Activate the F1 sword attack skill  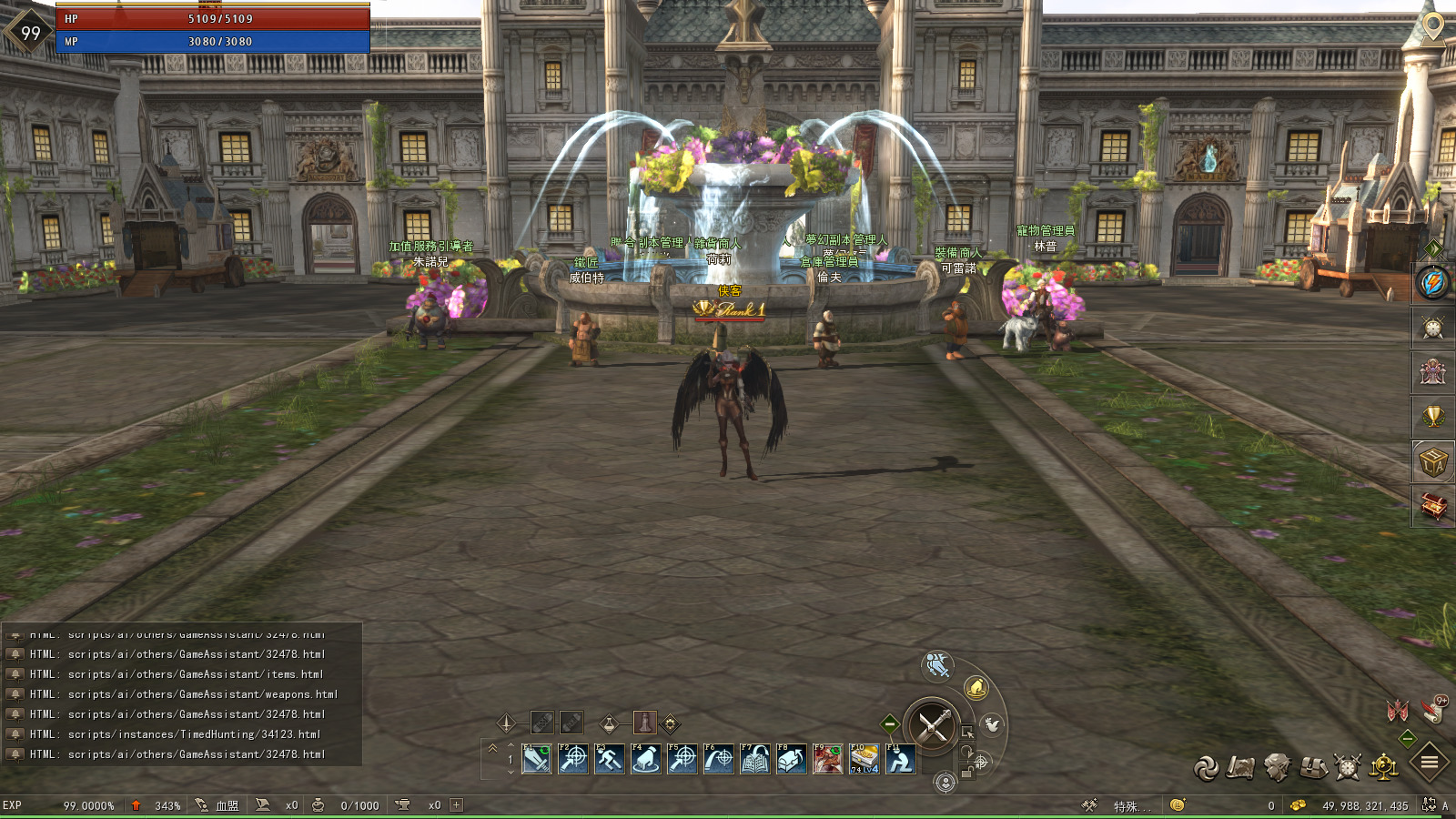537,759
